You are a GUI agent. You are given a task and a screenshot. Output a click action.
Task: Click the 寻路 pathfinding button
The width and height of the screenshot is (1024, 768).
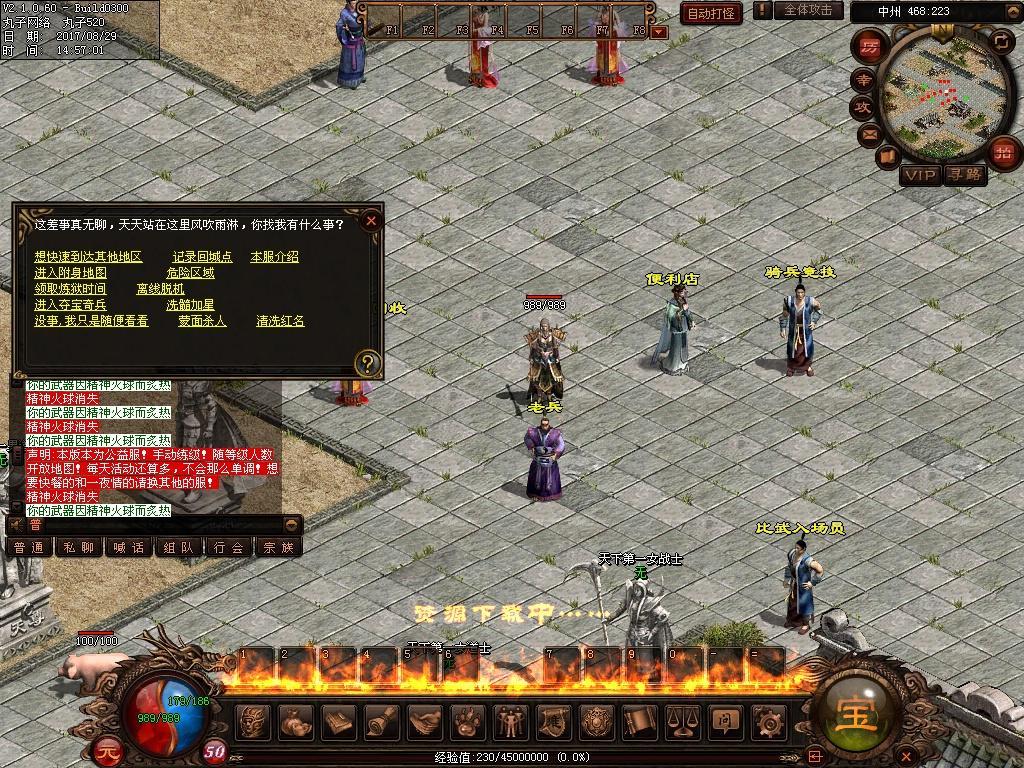[x=966, y=175]
